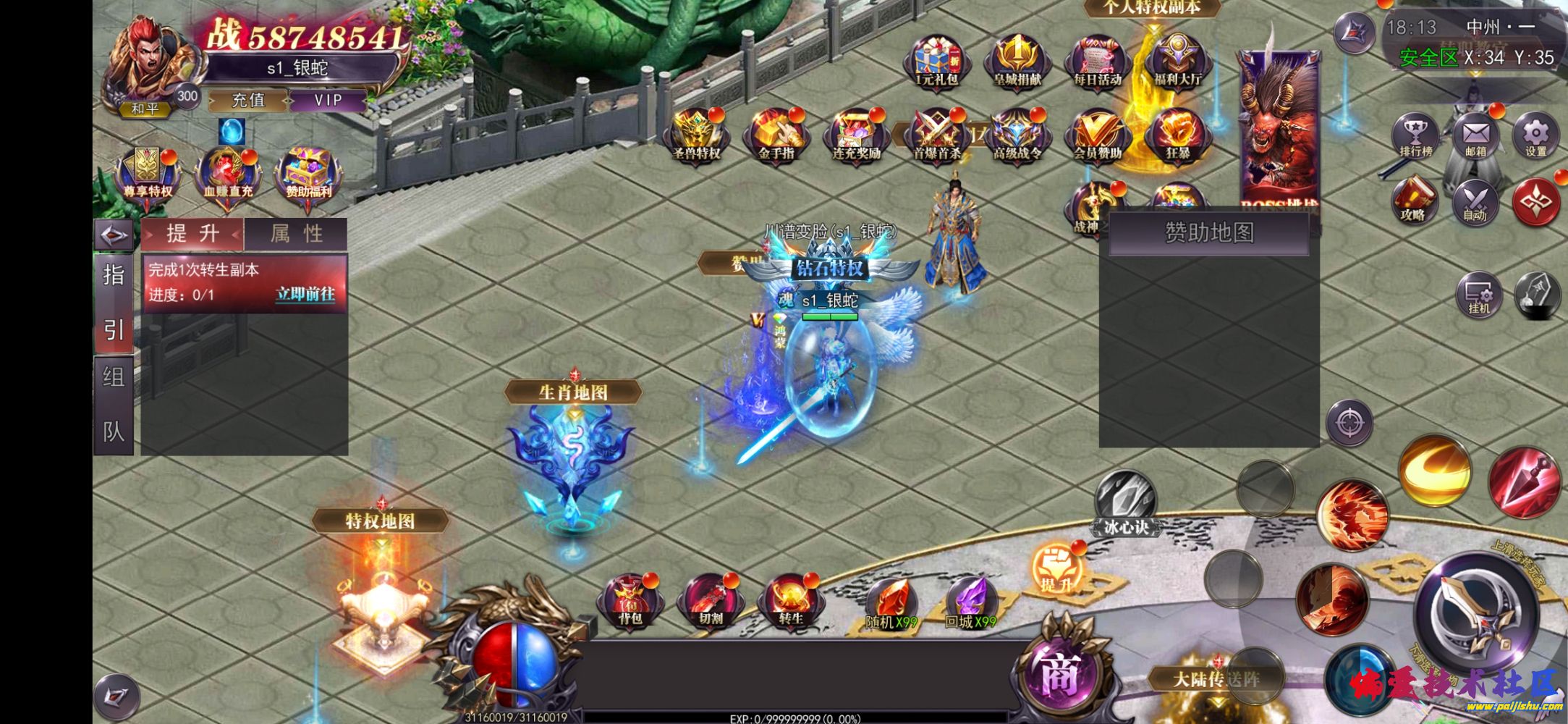Open the 充值 recharge page
This screenshot has width=1568, height=724.
(247, 101)
